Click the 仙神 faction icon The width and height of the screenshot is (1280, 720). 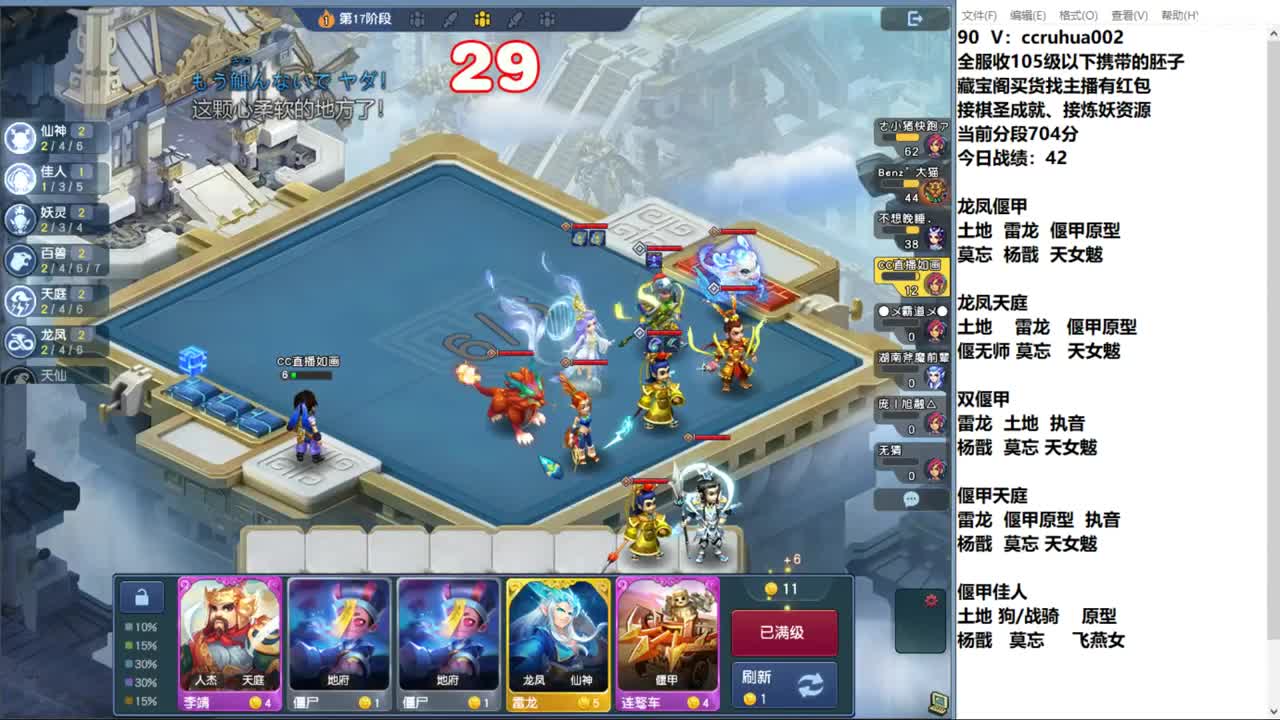point(22,138)
